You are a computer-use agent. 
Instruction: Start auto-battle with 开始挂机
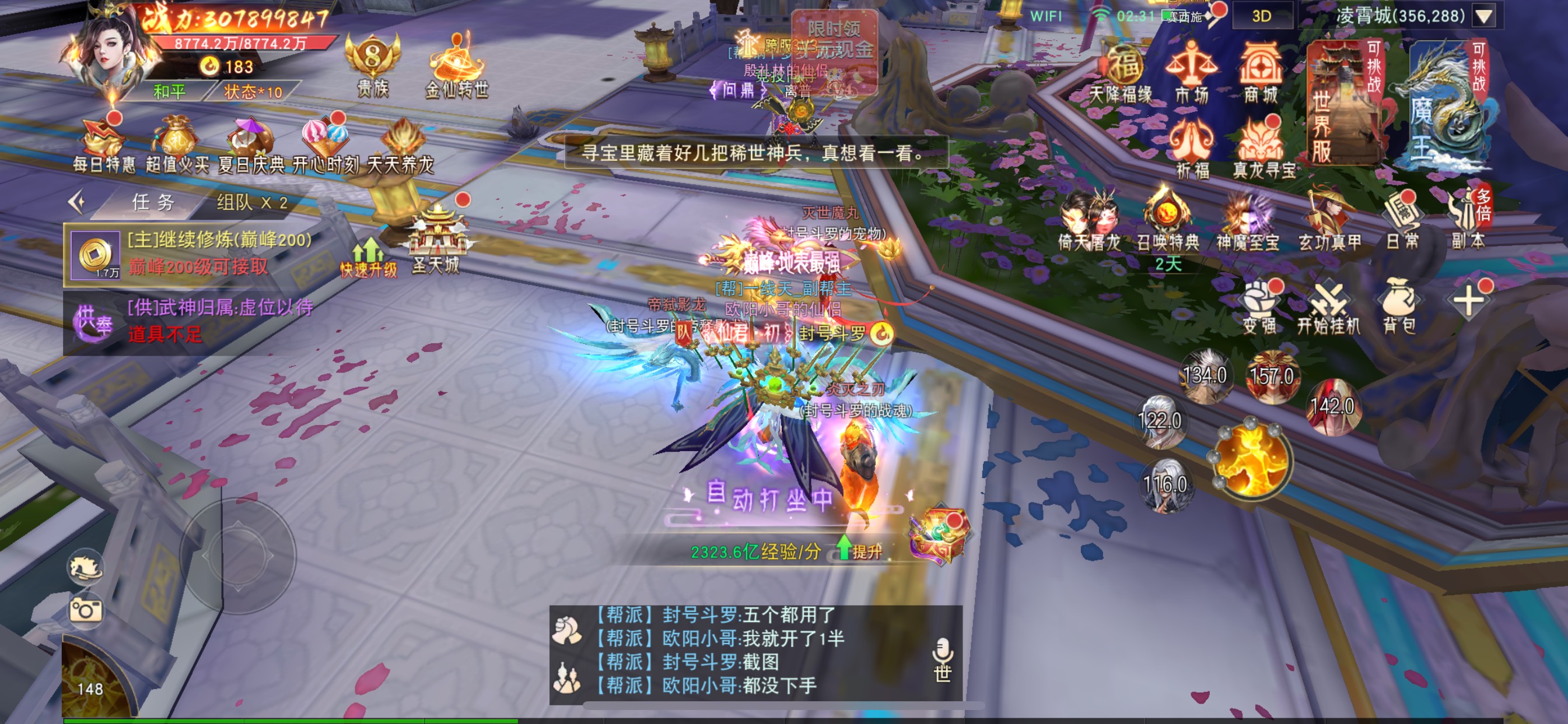[1328, 307]
